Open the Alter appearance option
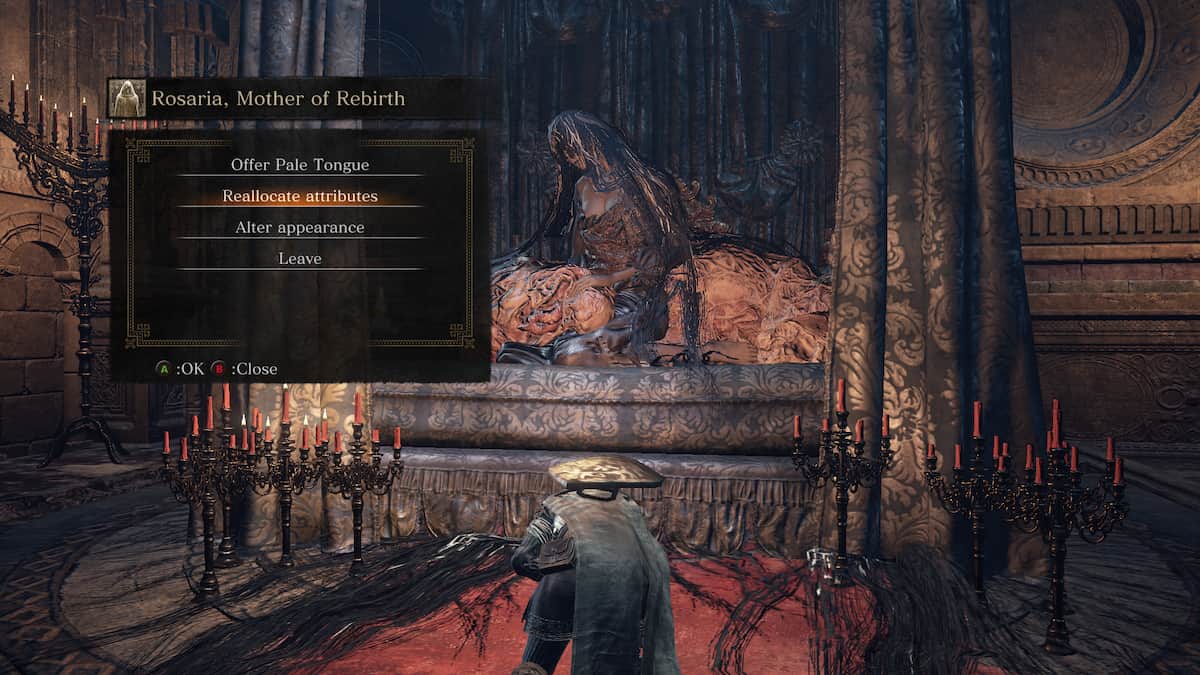Image resolution: width=1200 pixels, height=675 pixels. pyautogui.click(x=300, y=228)
